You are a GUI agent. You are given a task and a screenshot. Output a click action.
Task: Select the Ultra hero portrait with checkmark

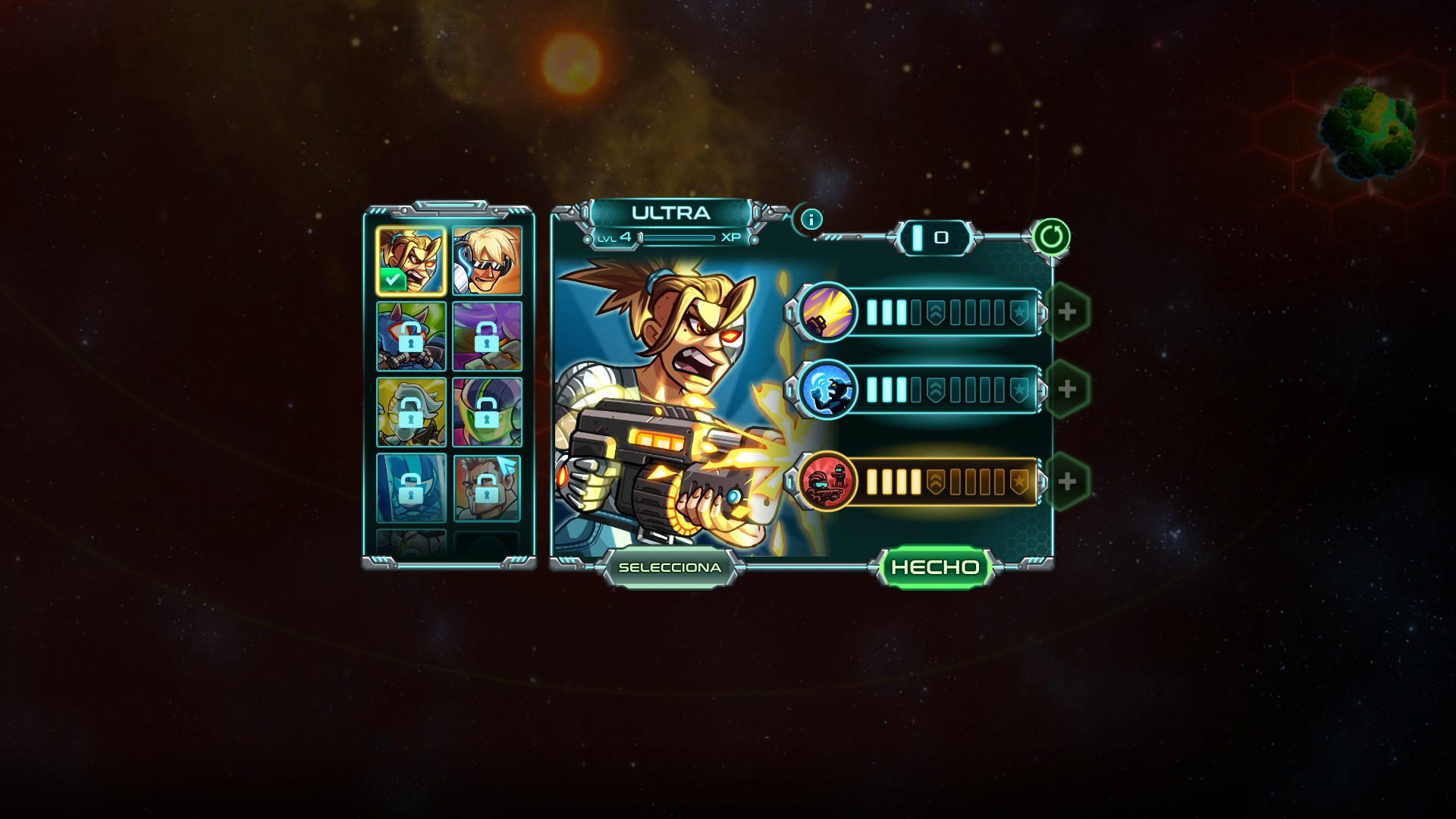411,261
